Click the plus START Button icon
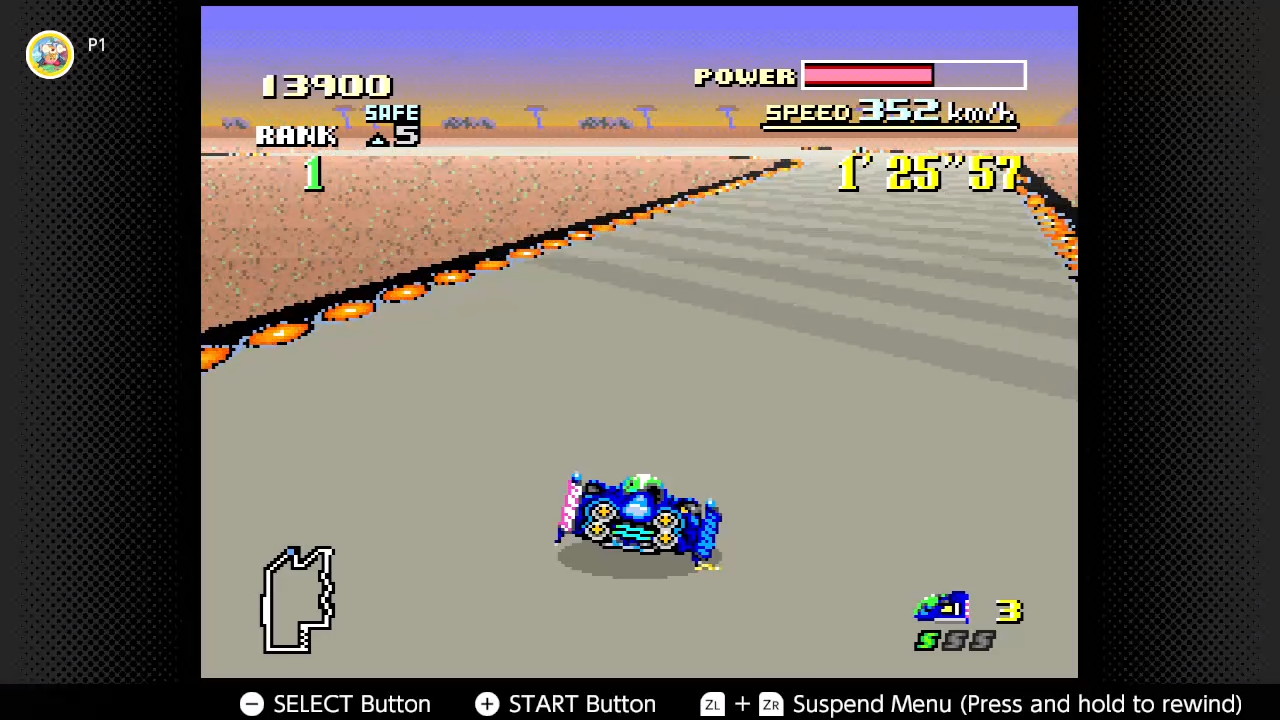The width and height of the screenshot is (1280, 720). click(487, 704)
